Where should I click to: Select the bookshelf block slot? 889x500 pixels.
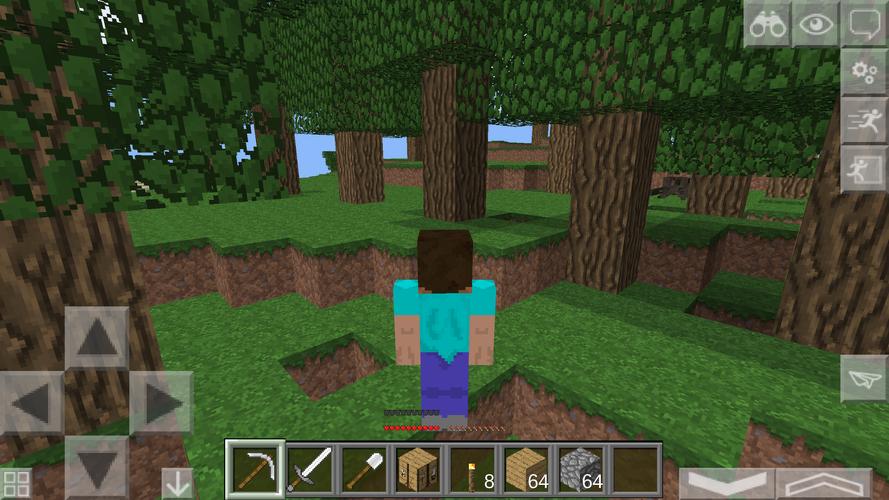tap(418, 468)
